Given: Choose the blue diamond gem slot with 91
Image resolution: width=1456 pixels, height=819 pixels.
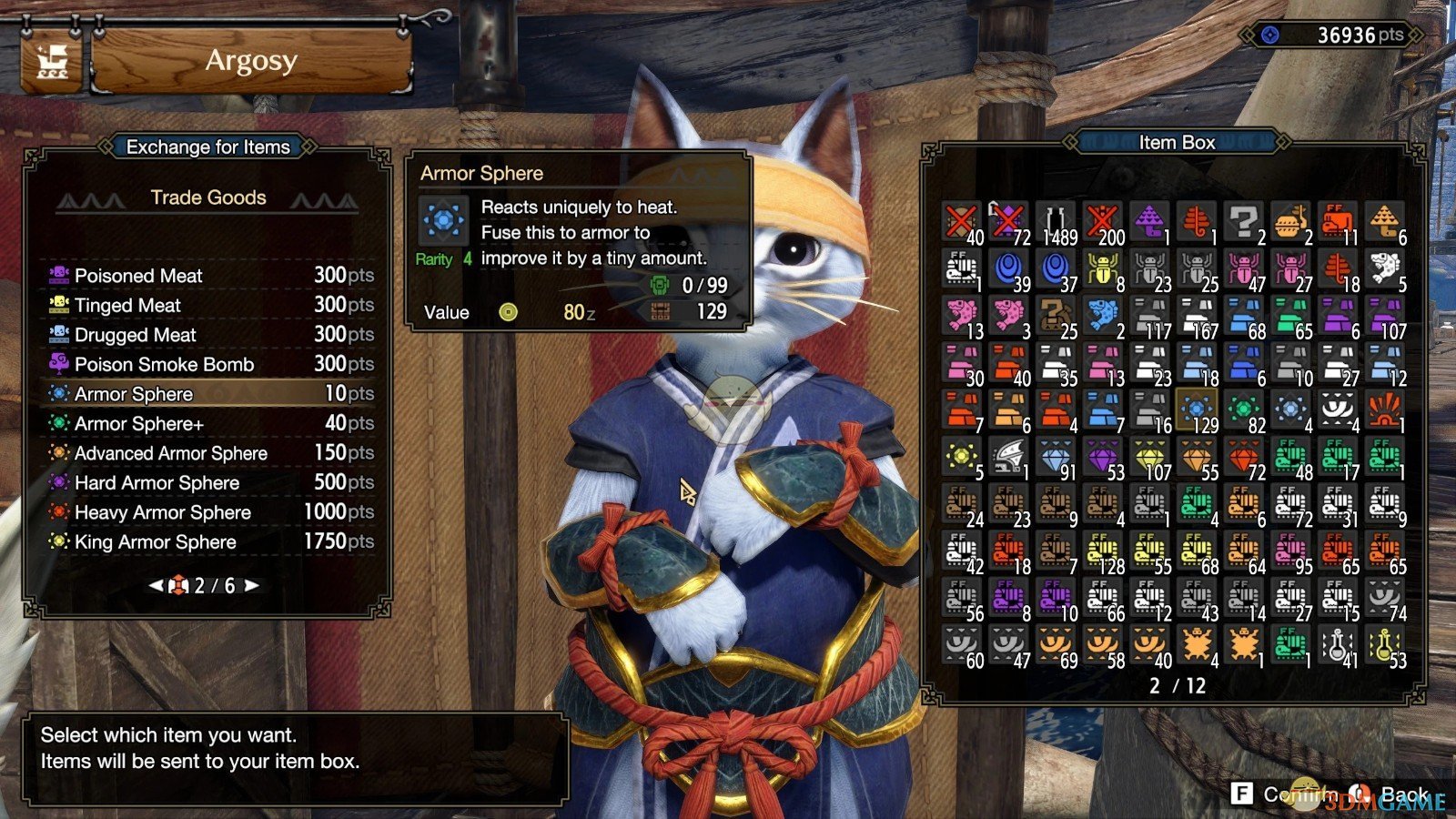Looking at the screenshot, I should pyautogui.click(x=1057, y=458).
